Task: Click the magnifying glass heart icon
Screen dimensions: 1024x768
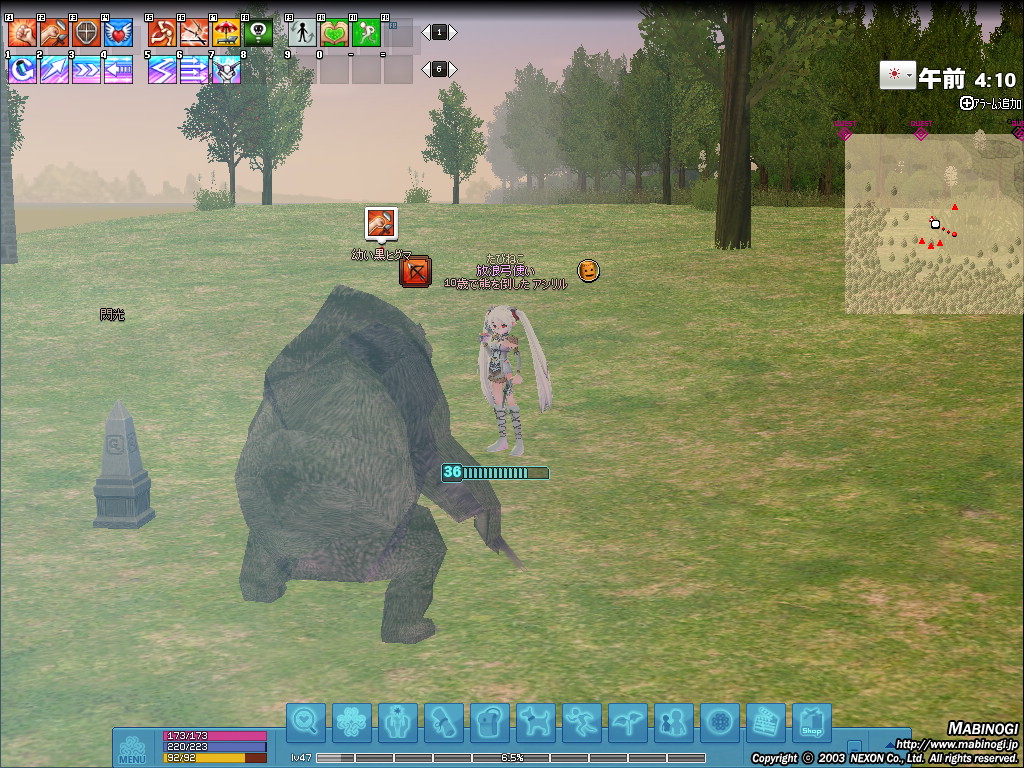Action: (x=306, y=722)
